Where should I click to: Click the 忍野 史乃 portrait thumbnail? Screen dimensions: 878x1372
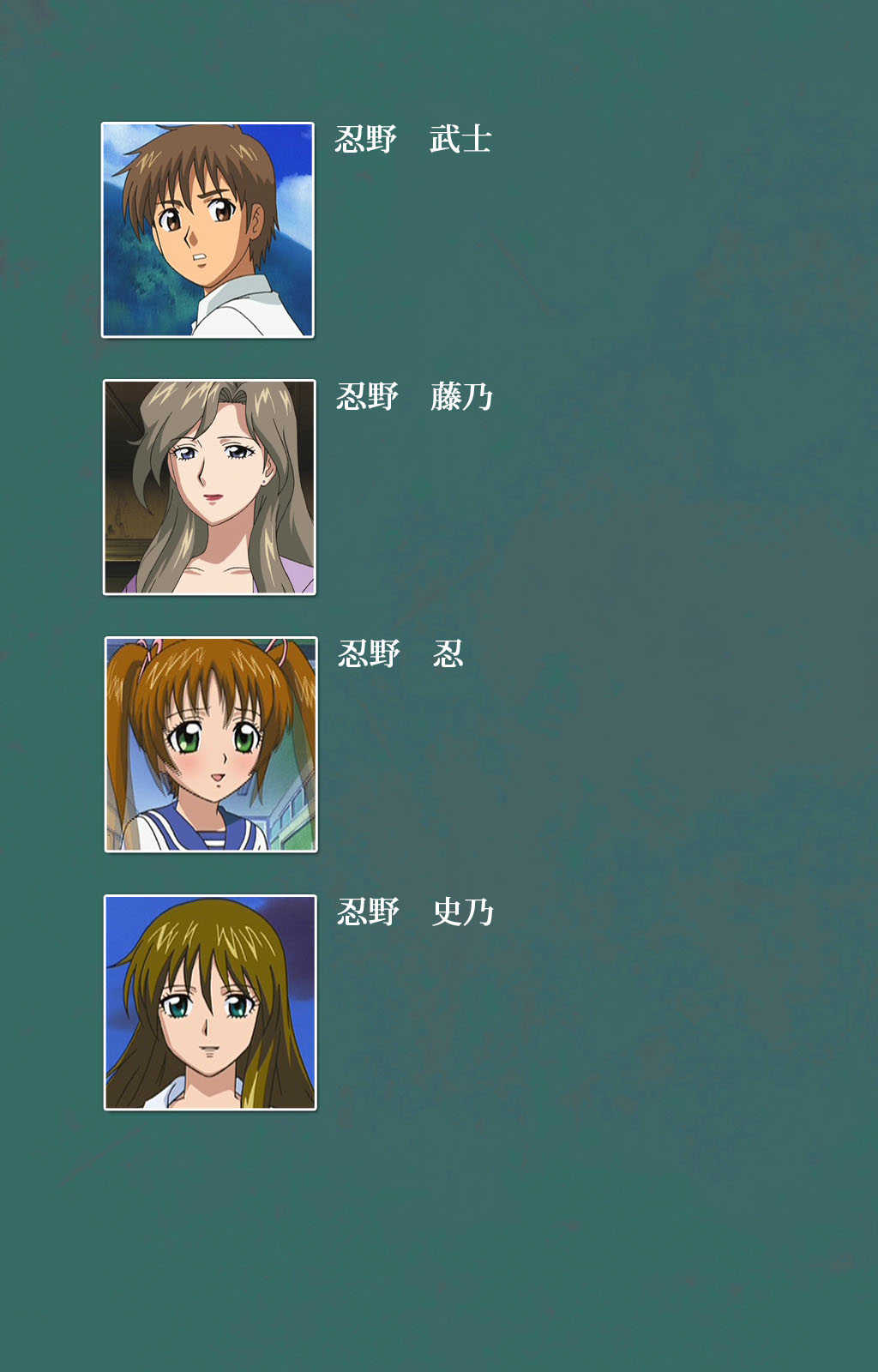point(210,1002)
